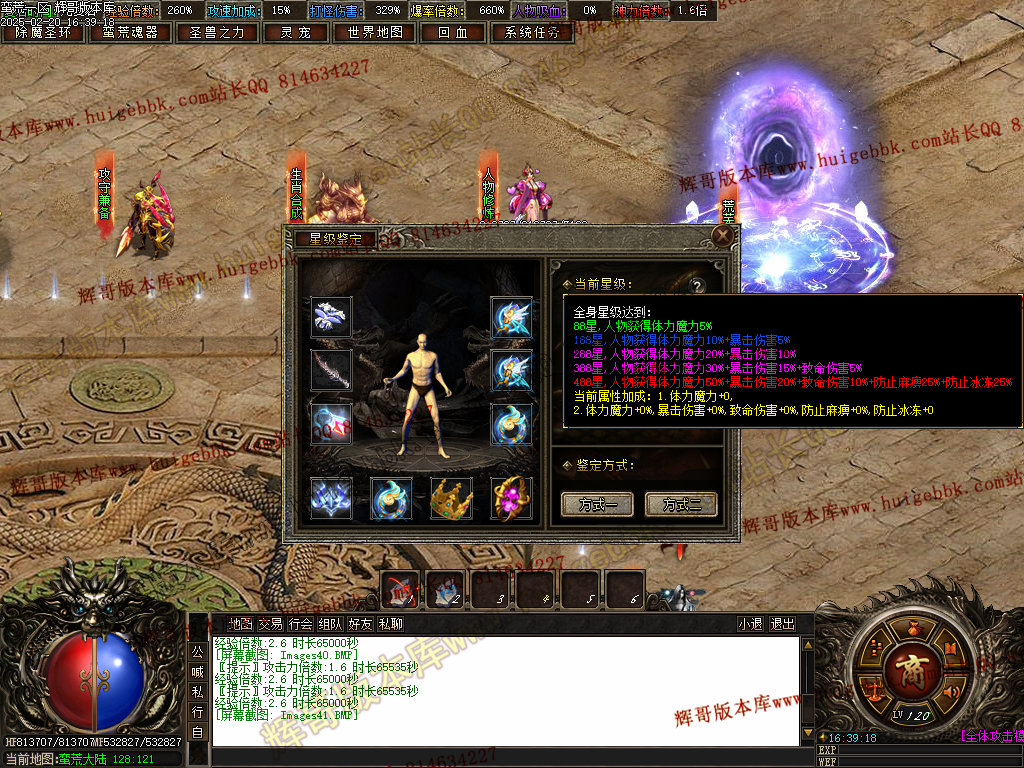
Task: Choose appraisal 方式一 button
Action: point(597,504)
